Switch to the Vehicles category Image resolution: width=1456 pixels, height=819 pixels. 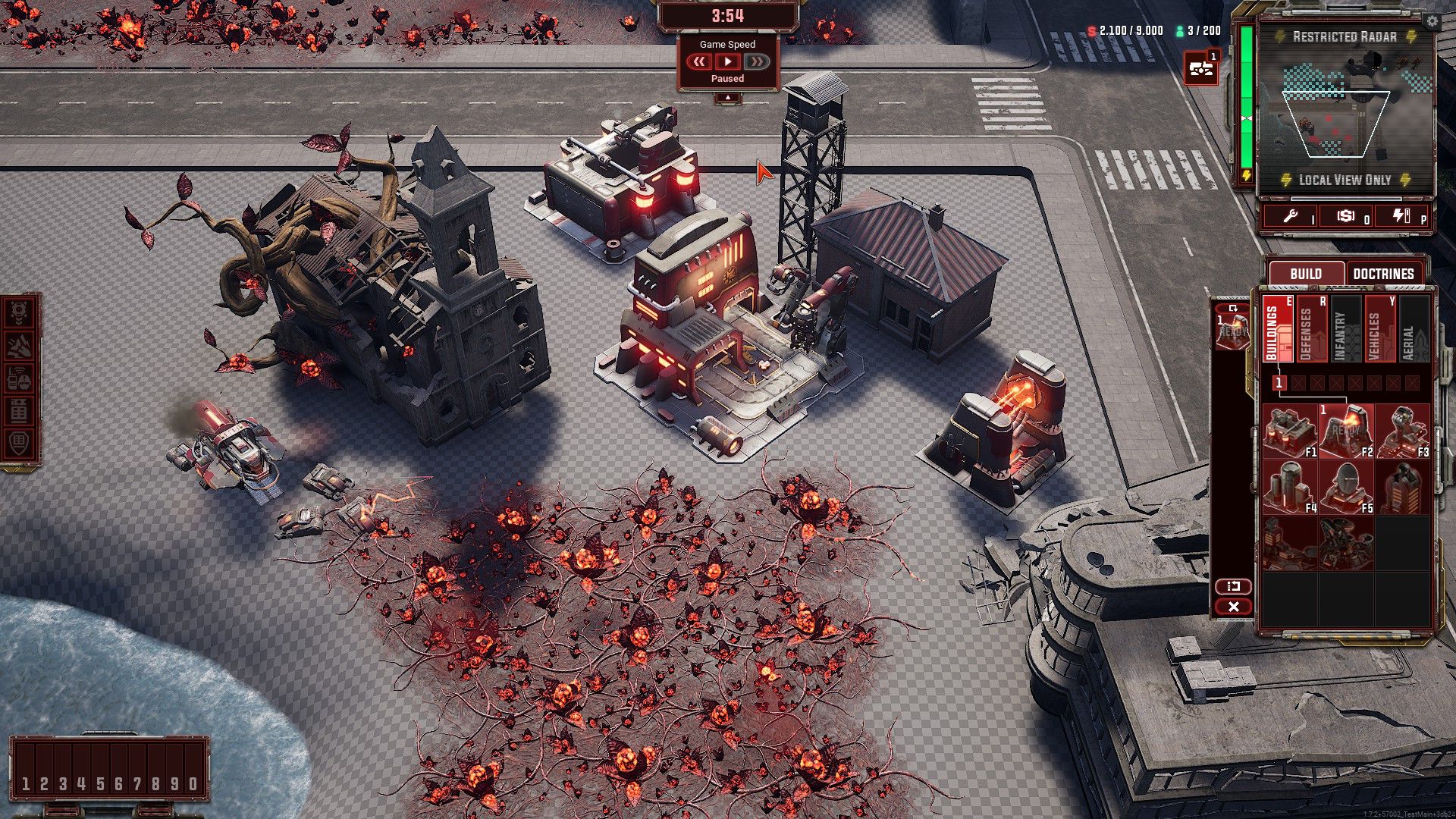click(1379, 329)
